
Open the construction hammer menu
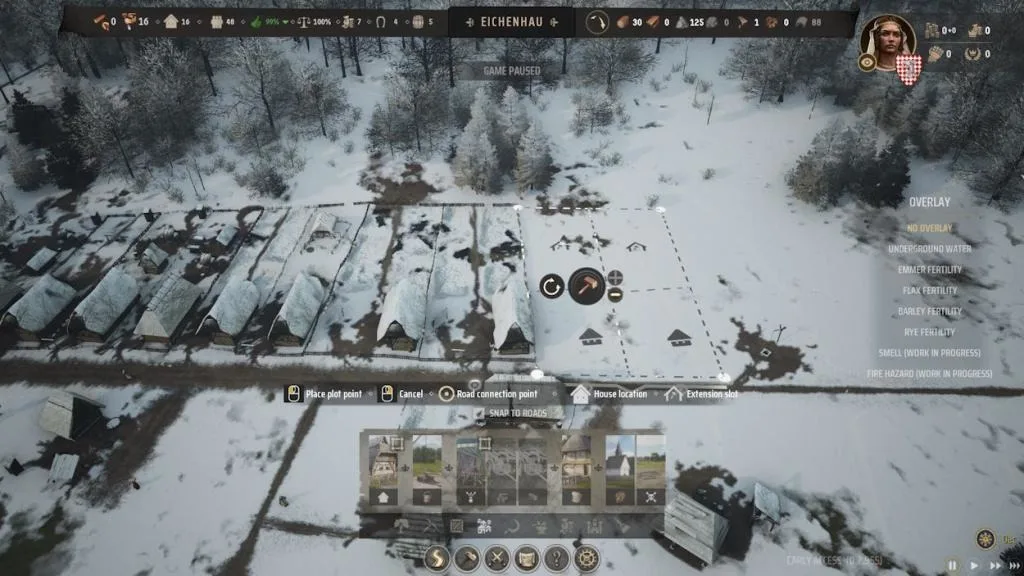click(x=467, y=559)
